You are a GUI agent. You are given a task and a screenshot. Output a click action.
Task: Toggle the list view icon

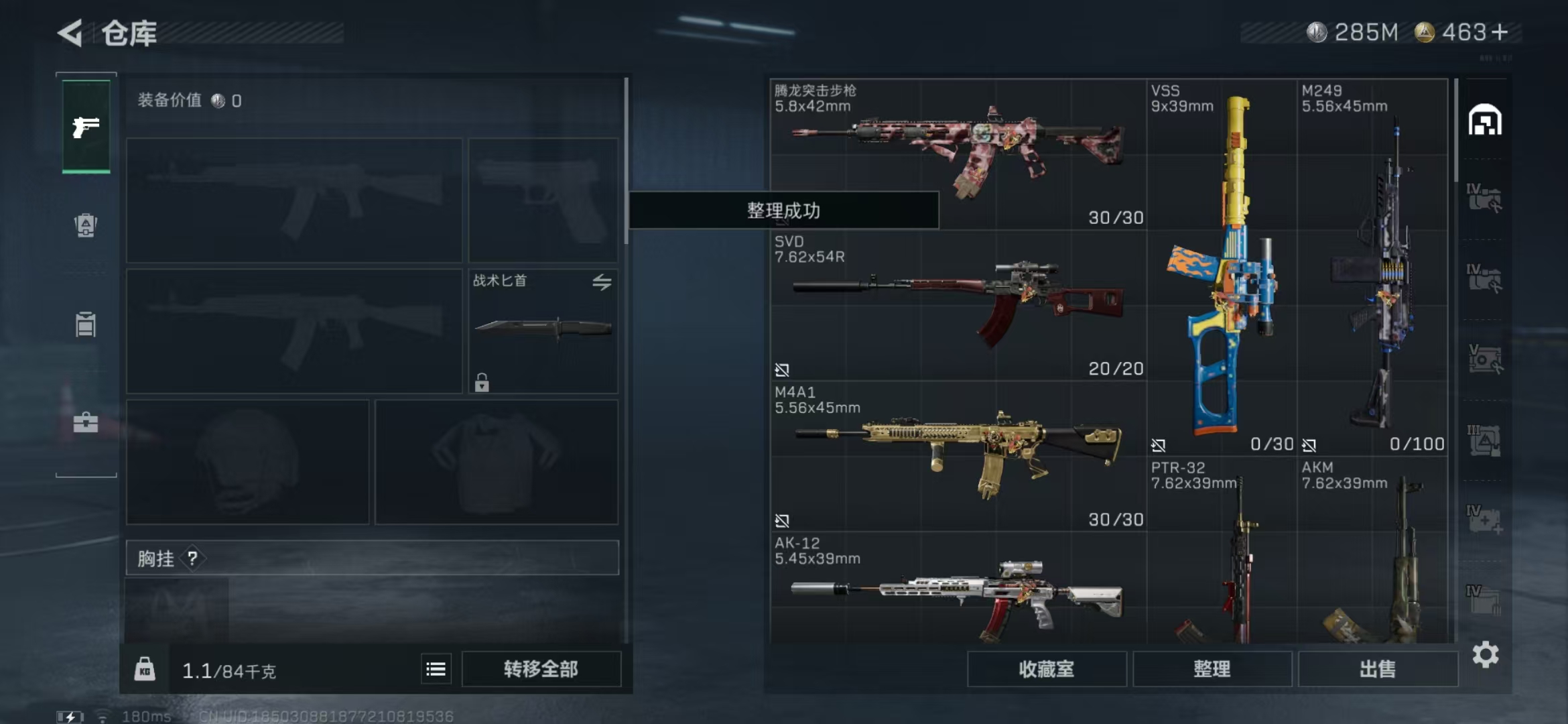pos(436,669)
